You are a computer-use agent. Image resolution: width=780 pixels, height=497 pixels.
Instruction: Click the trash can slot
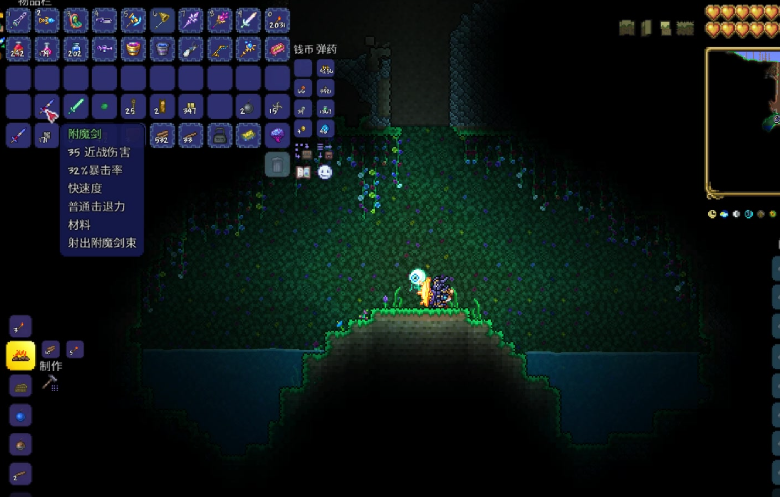pos(278,164)
